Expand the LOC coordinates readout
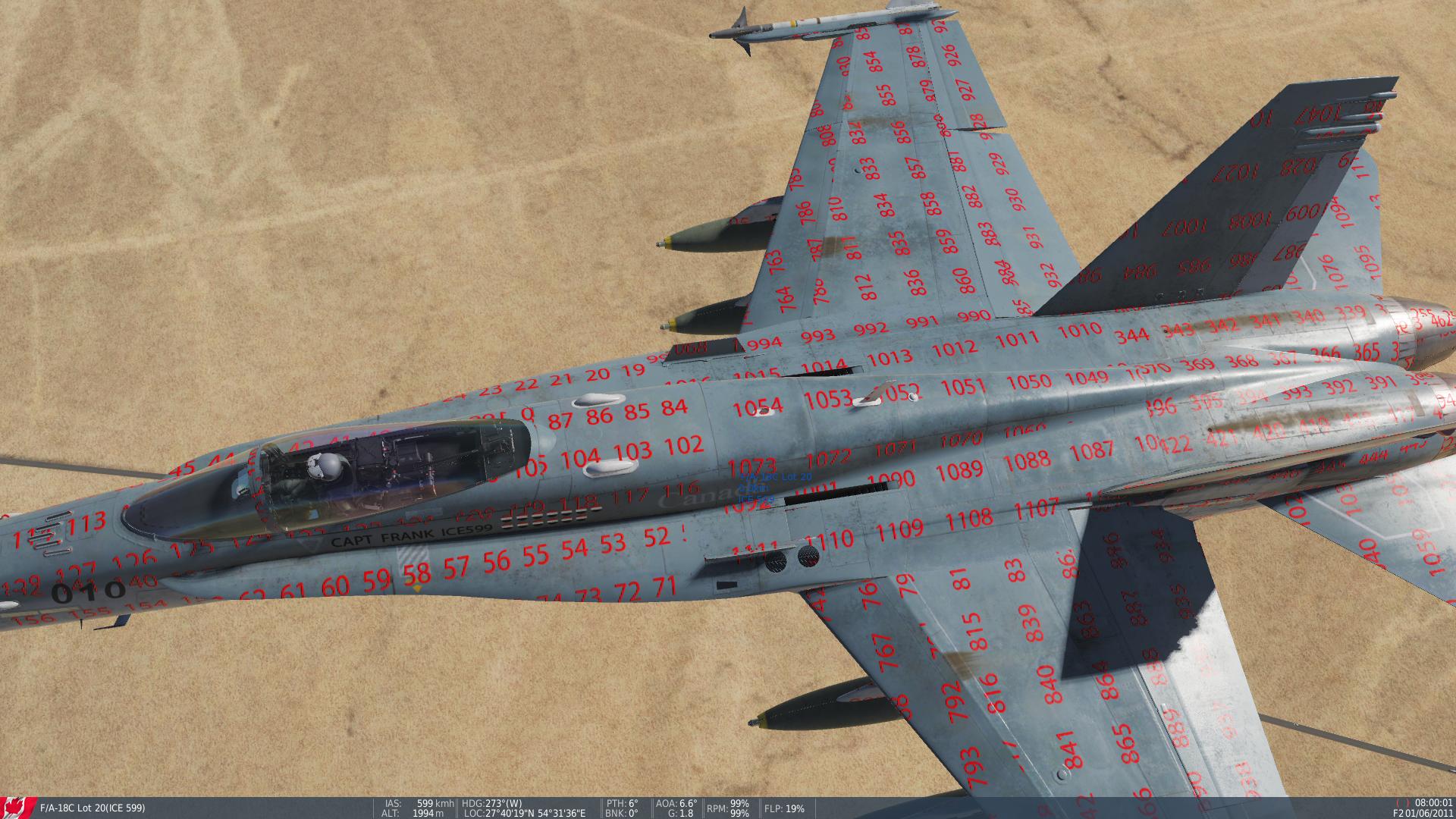This screenshot has height=819, width=1456. pyautogui.click(x=523, y=811)
